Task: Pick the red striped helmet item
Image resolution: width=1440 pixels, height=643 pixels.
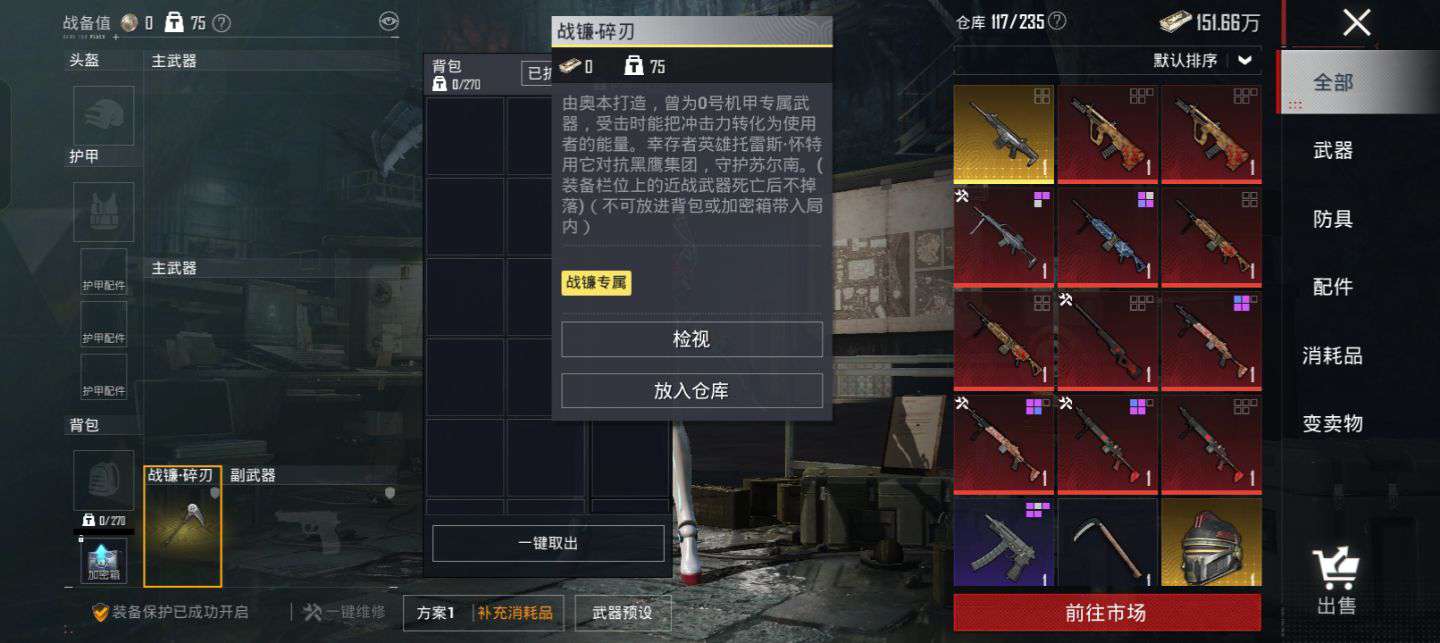Action: (x=1210, y=543)
